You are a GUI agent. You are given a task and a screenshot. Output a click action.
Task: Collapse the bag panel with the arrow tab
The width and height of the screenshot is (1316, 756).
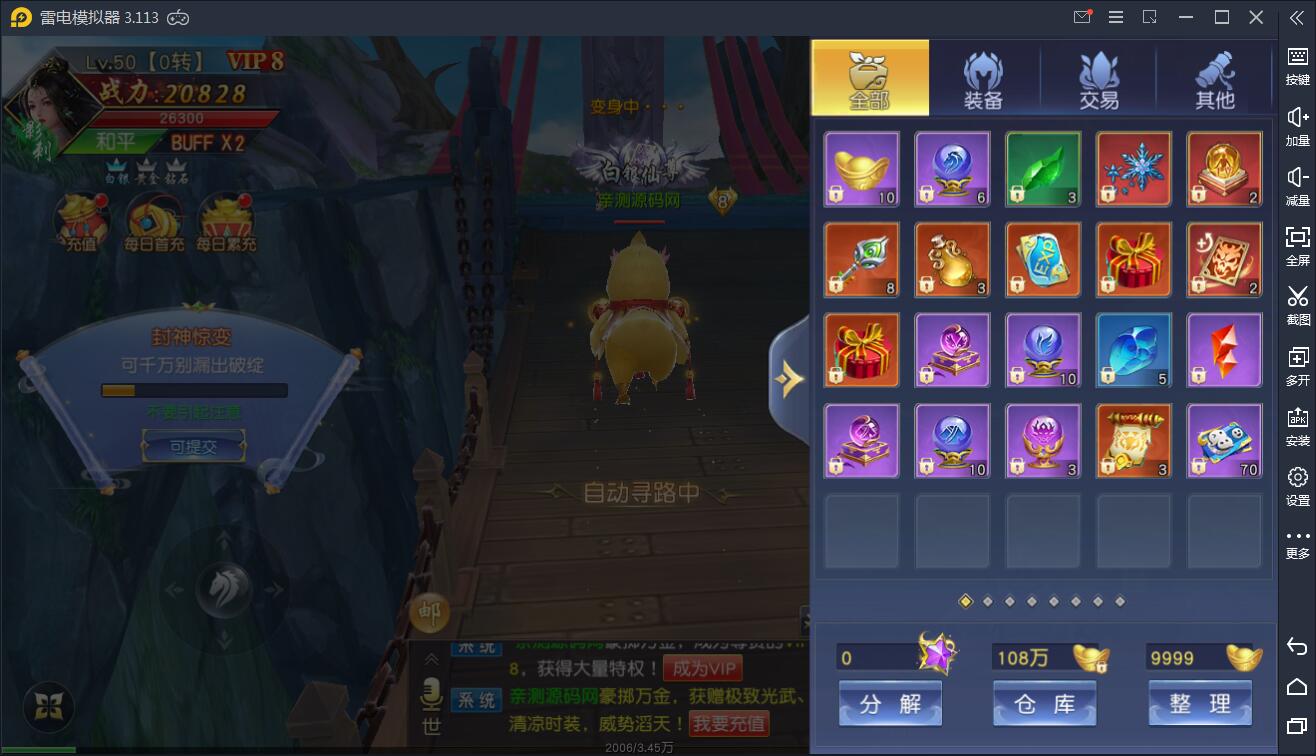pos(792,378)
